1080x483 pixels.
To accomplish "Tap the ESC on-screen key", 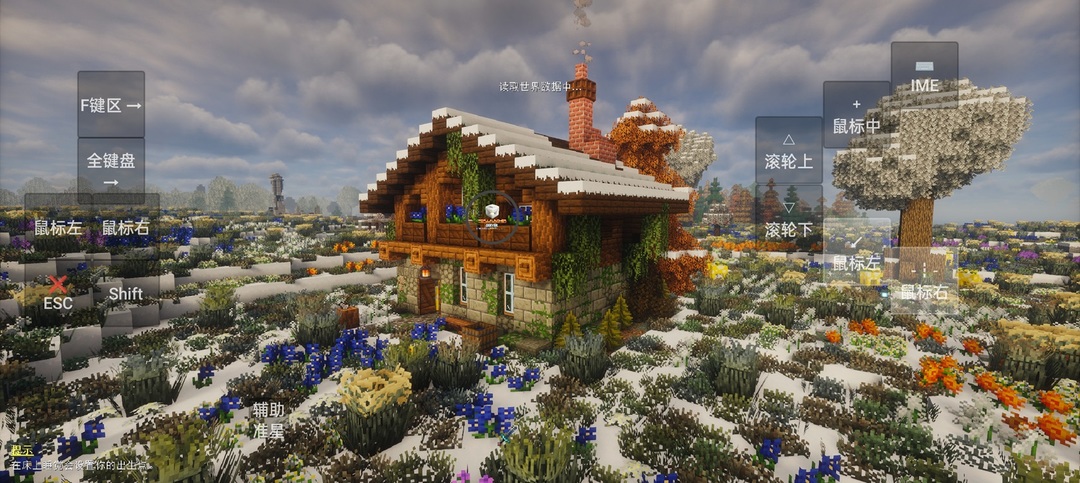I will 58,295.
